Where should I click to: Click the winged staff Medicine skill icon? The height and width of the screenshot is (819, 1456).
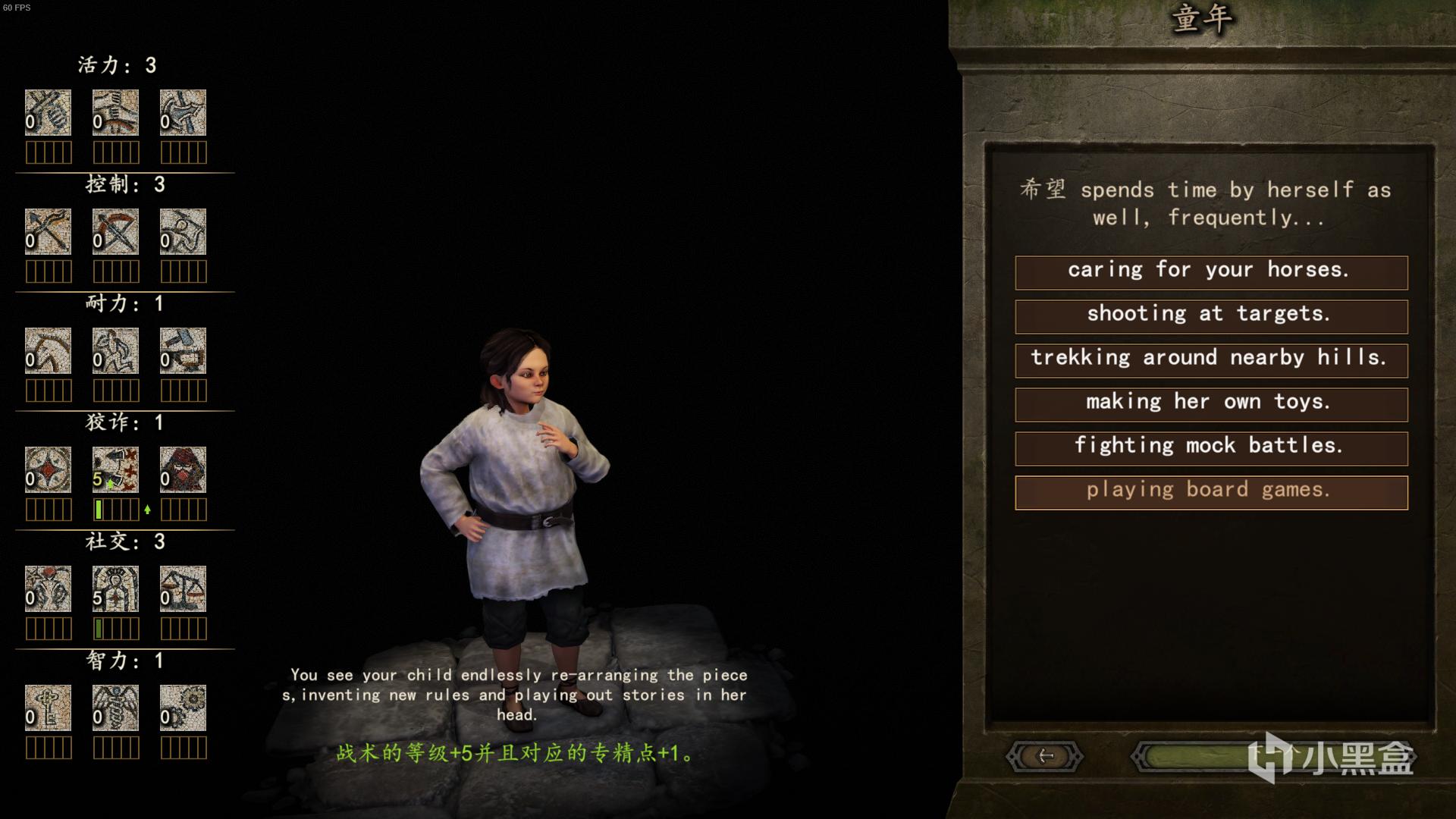115,708
